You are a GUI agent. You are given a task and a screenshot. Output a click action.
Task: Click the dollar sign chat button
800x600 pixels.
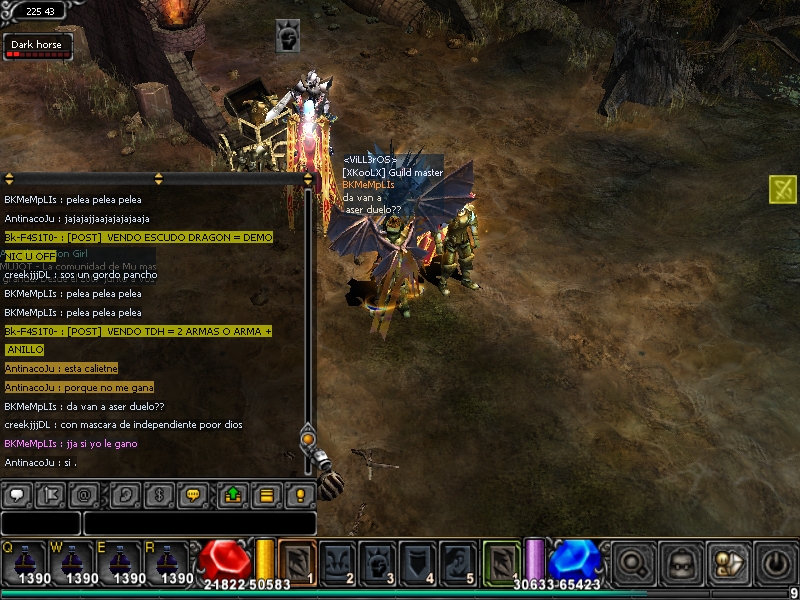click(159, 494)
